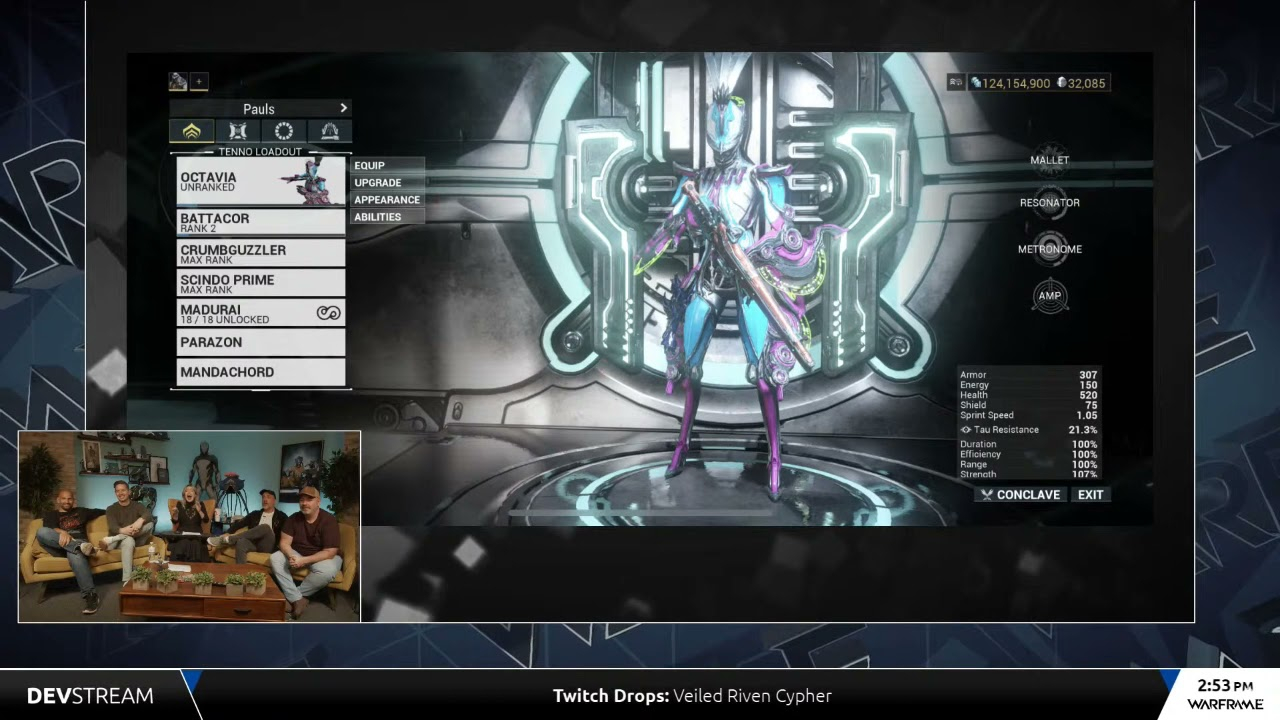The width and height of the screenshot is (1280, 720).
Task: Open the Upgrade option for Octavia
Action: pyautogui.click(x=387, y=182)
